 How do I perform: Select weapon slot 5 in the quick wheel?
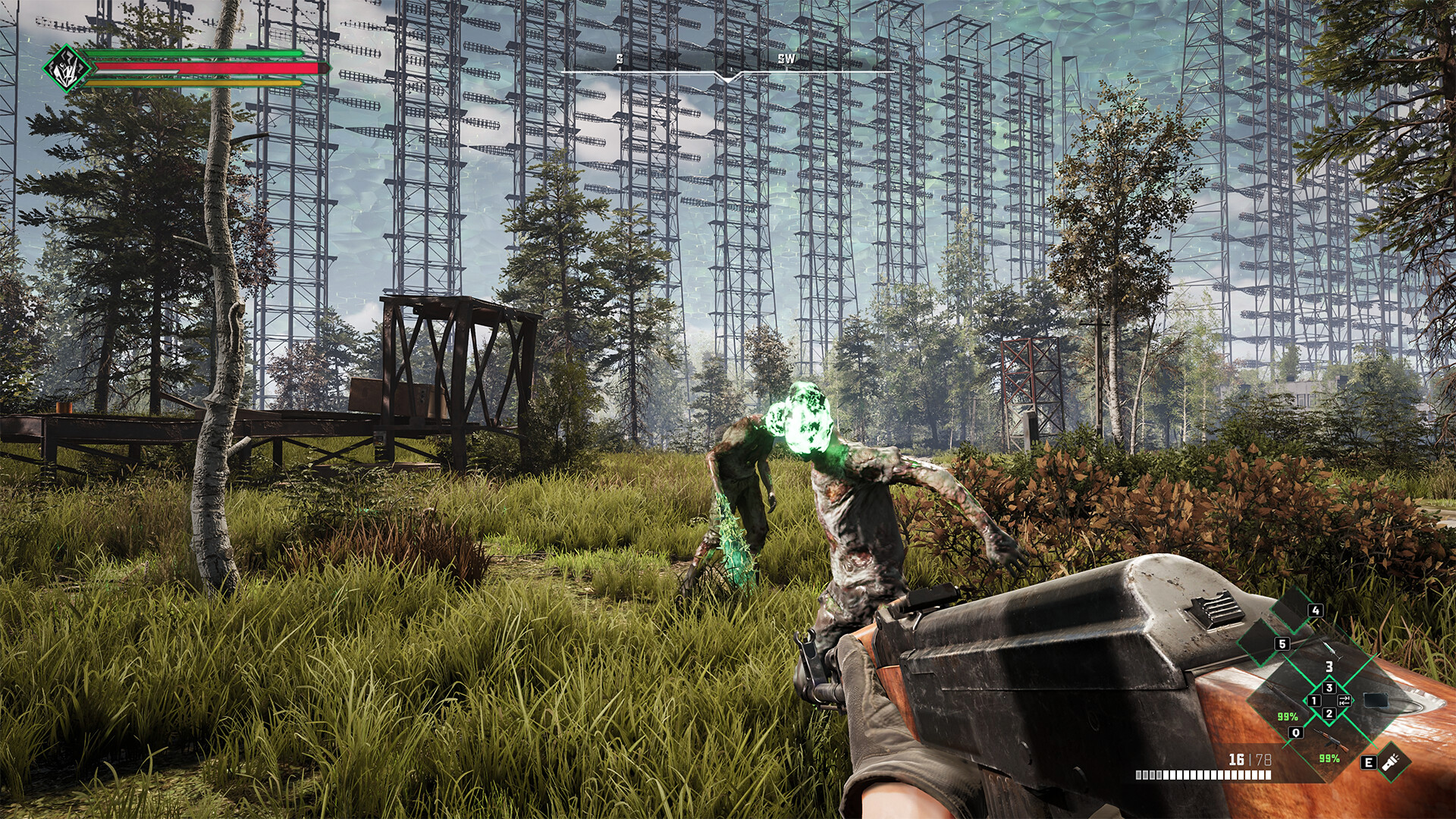1282,644
